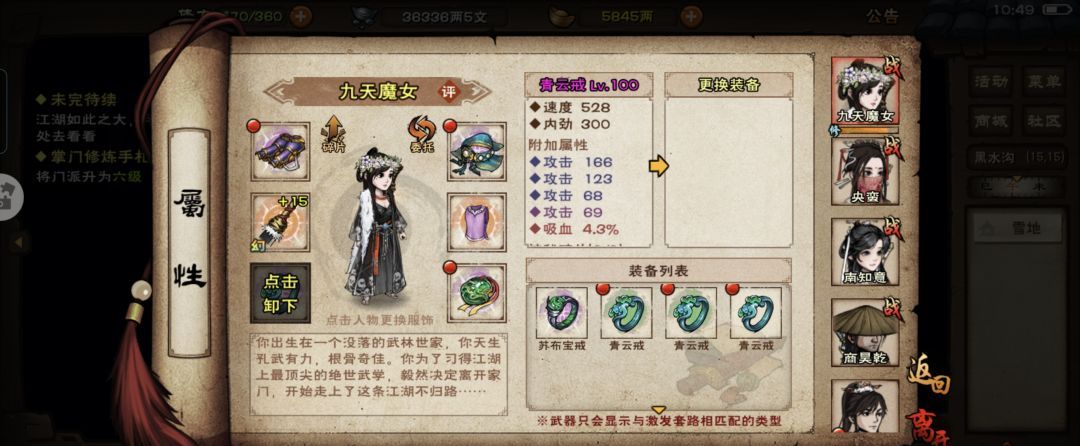Select the purple robe equipment slot
The image size is (1080, 446).
475,222
